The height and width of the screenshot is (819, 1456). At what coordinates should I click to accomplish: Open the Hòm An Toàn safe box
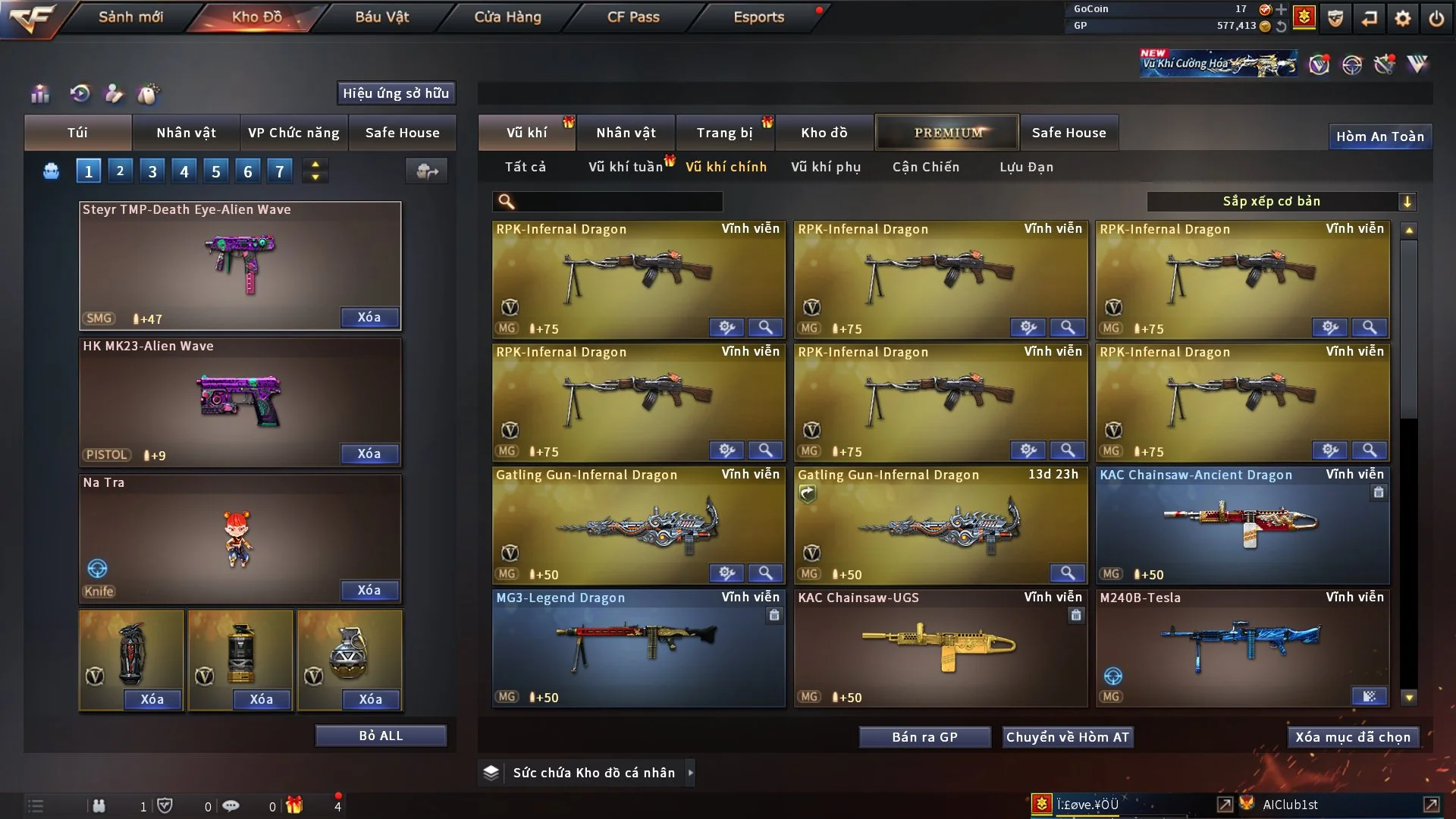click(x=1379, y=136)
